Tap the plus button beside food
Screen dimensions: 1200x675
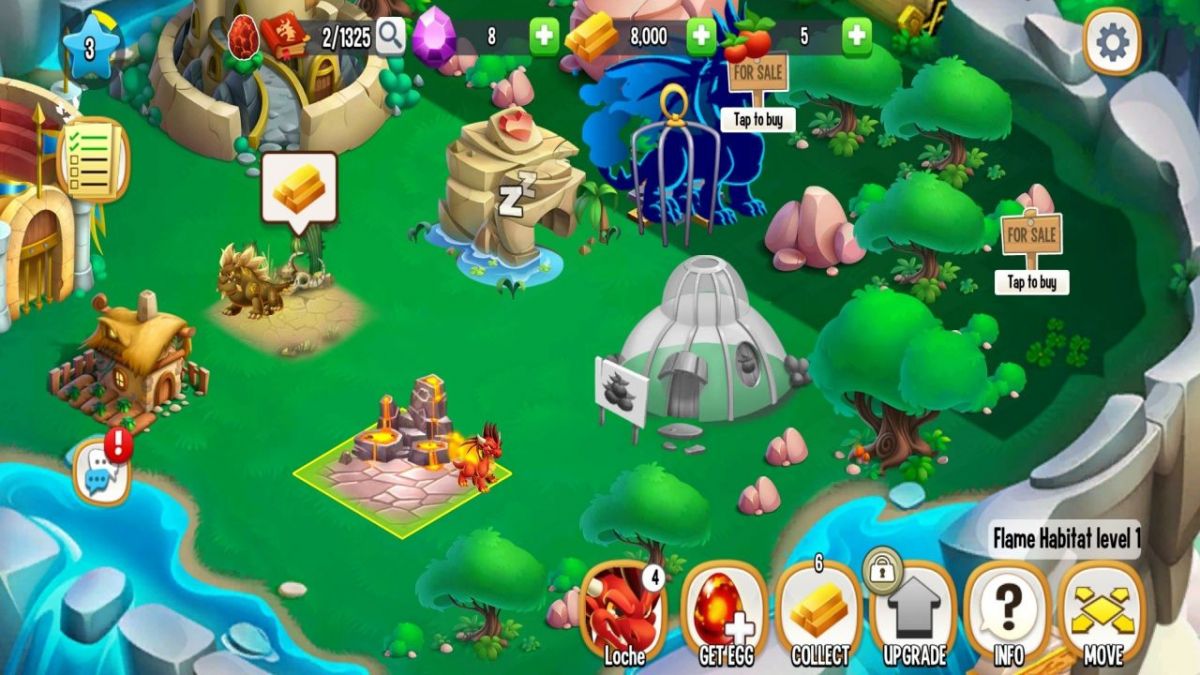coord(856,37)
